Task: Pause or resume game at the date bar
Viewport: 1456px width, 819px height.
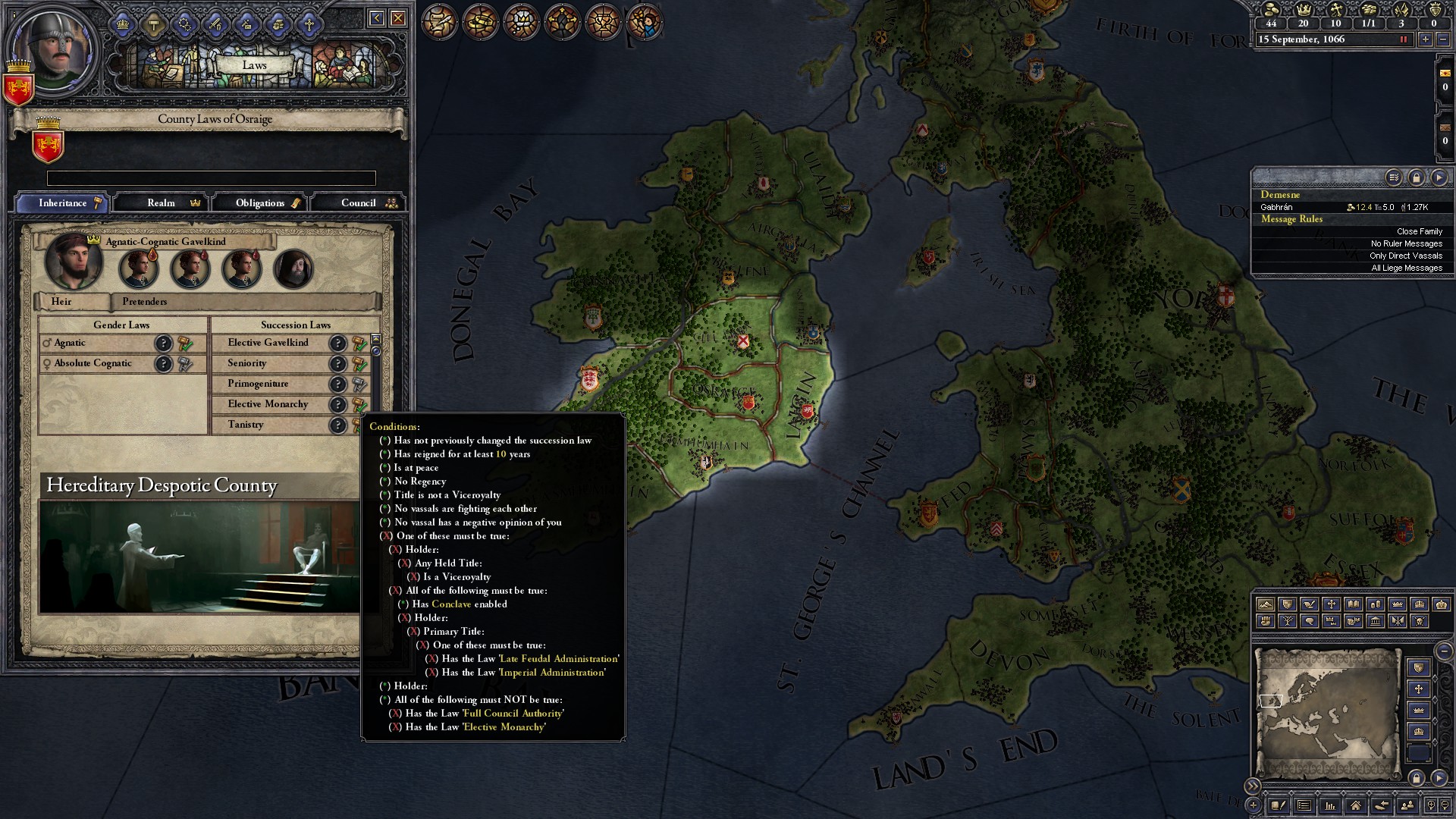Action: point(1403,39)
